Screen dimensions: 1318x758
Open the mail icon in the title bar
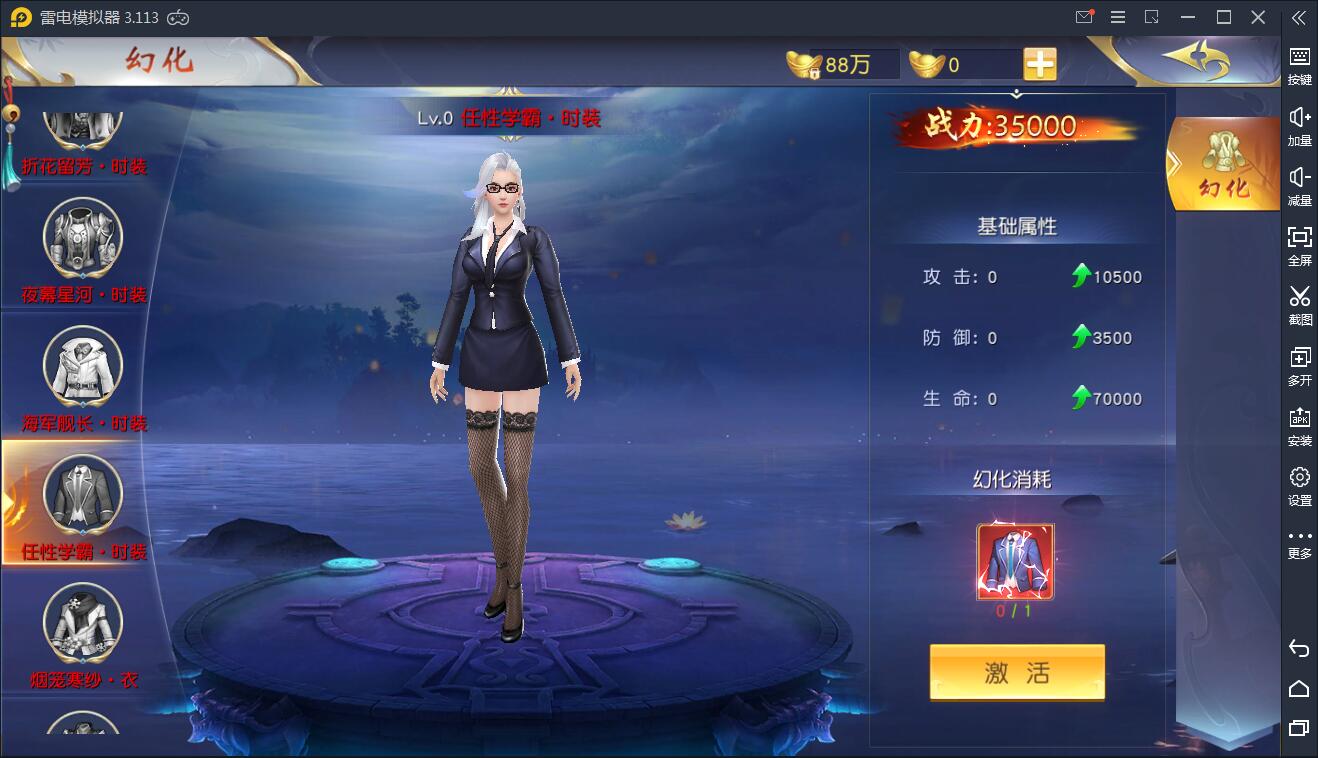1084,17
